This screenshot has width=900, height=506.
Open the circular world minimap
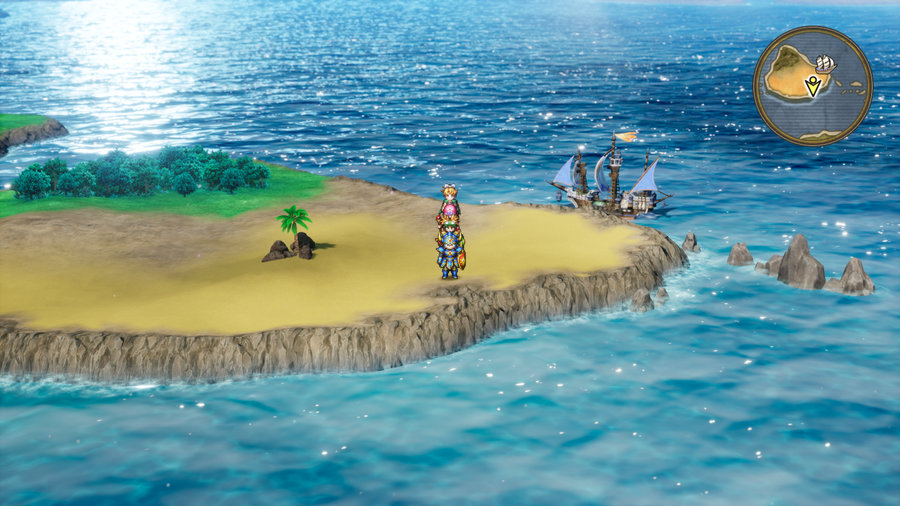812,86
